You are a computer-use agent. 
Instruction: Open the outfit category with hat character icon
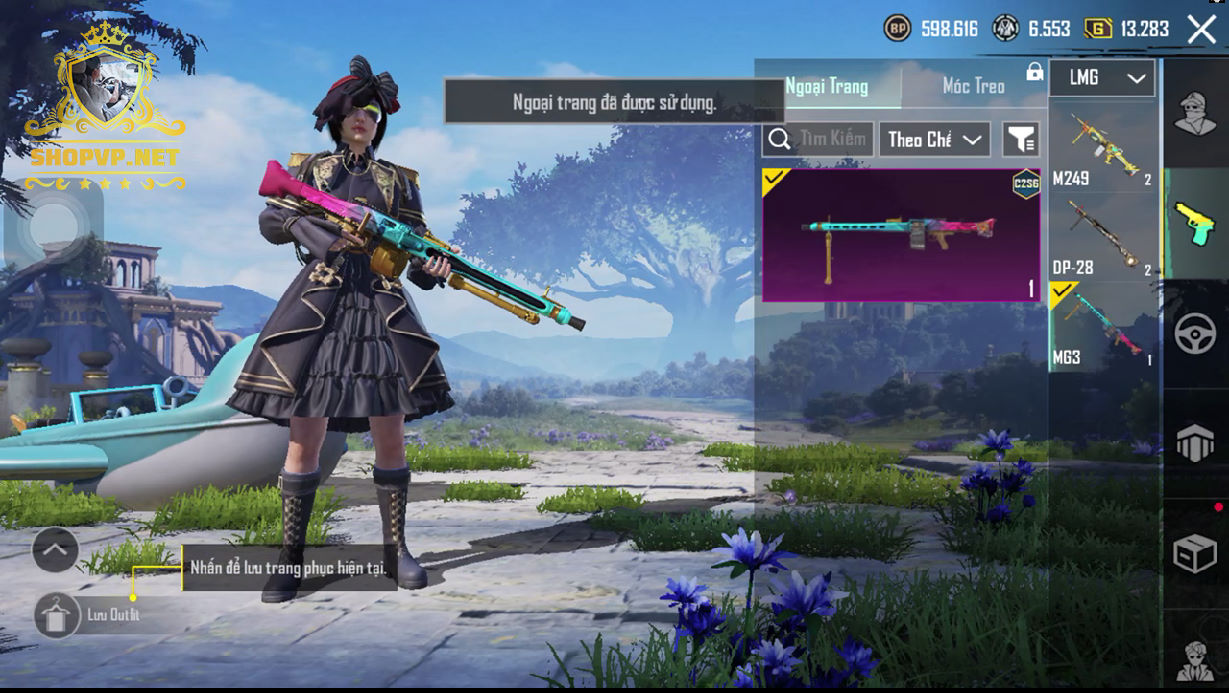(1194, 113)
